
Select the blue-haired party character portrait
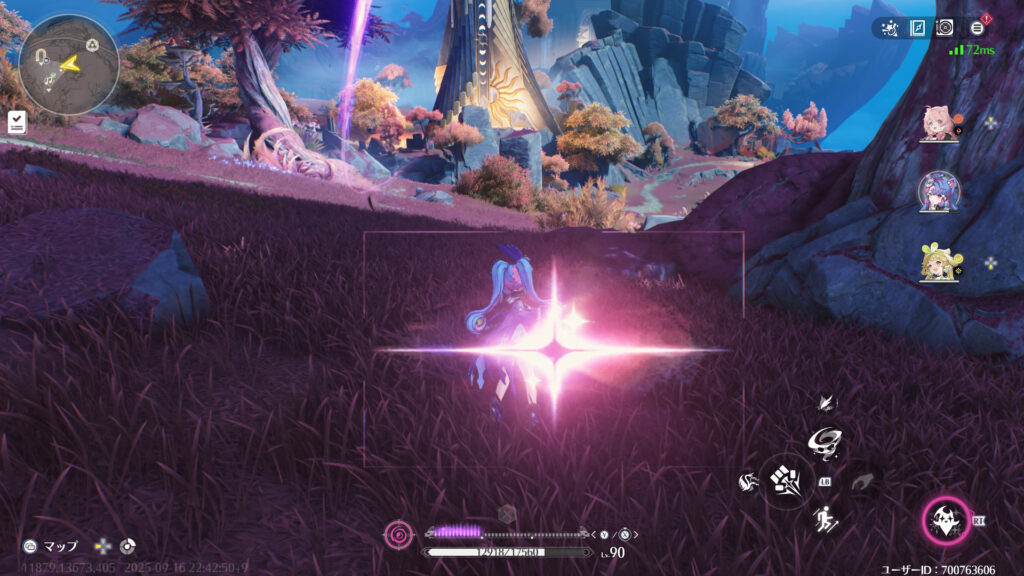click(939, 192)
